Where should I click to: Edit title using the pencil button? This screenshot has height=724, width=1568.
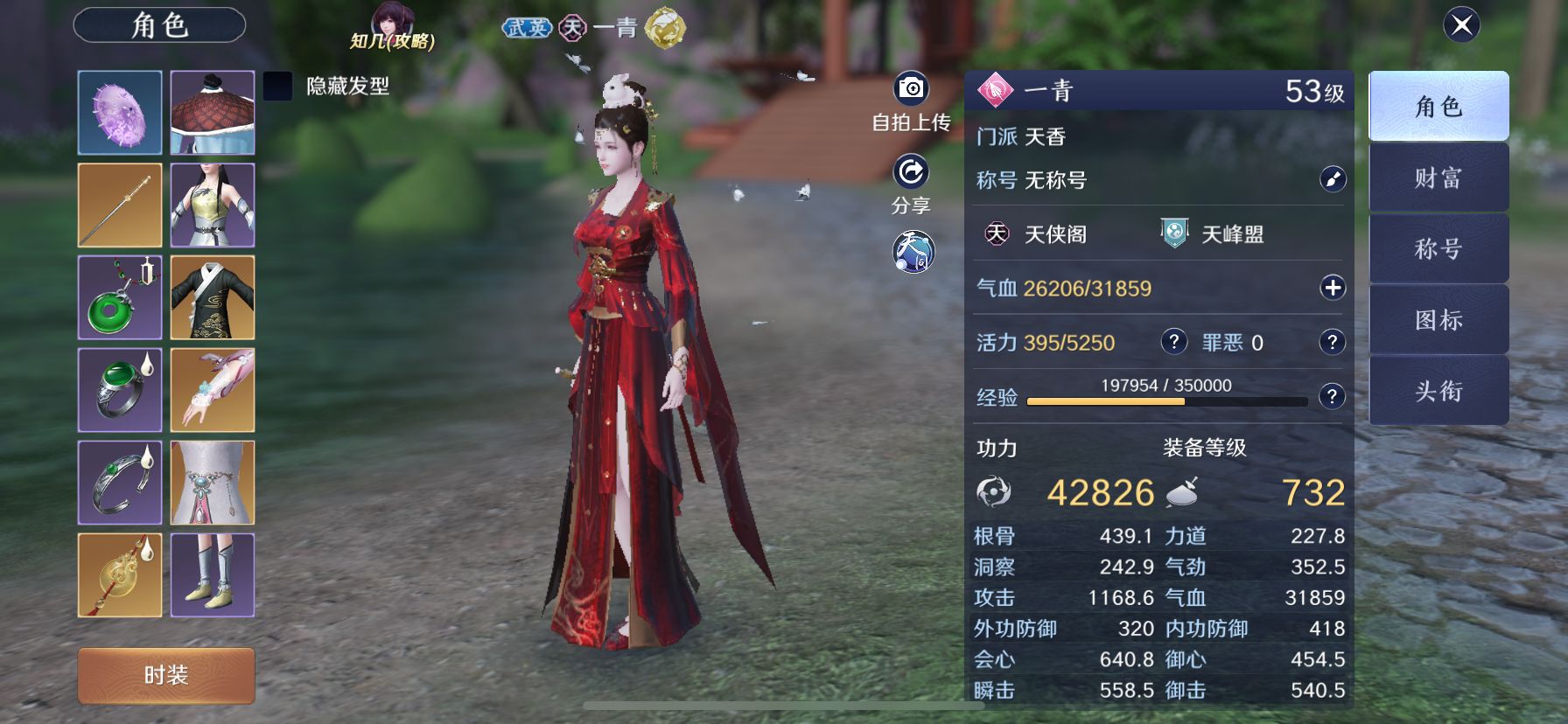click(1332, 181)
